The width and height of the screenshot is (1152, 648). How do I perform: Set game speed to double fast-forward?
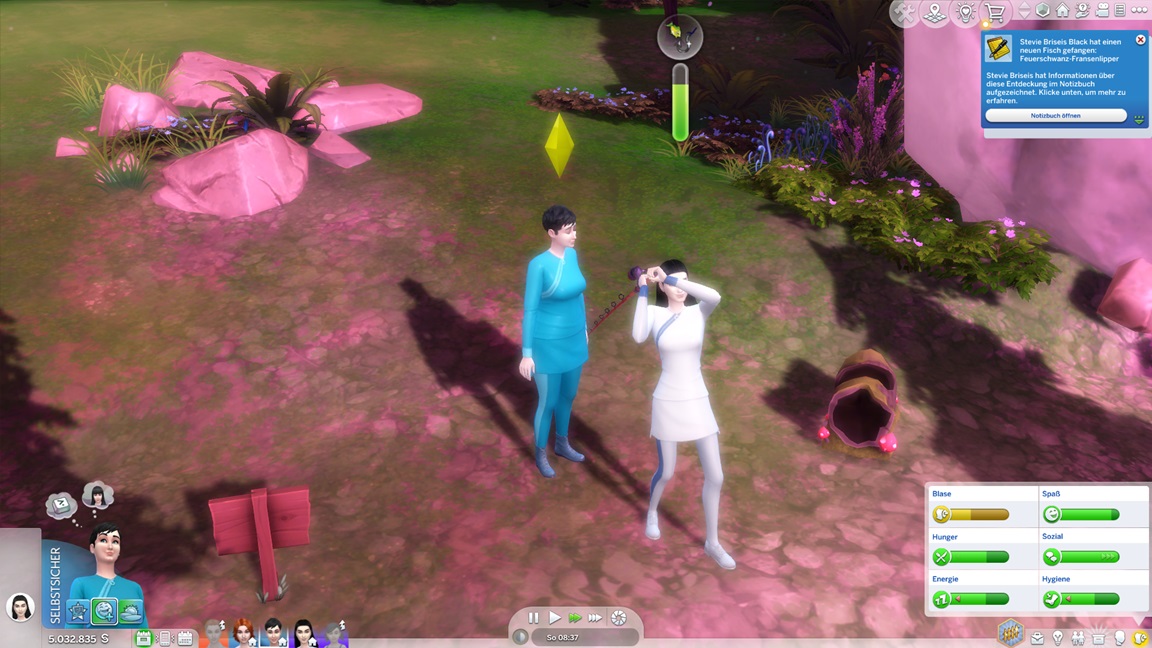(575, 618)
